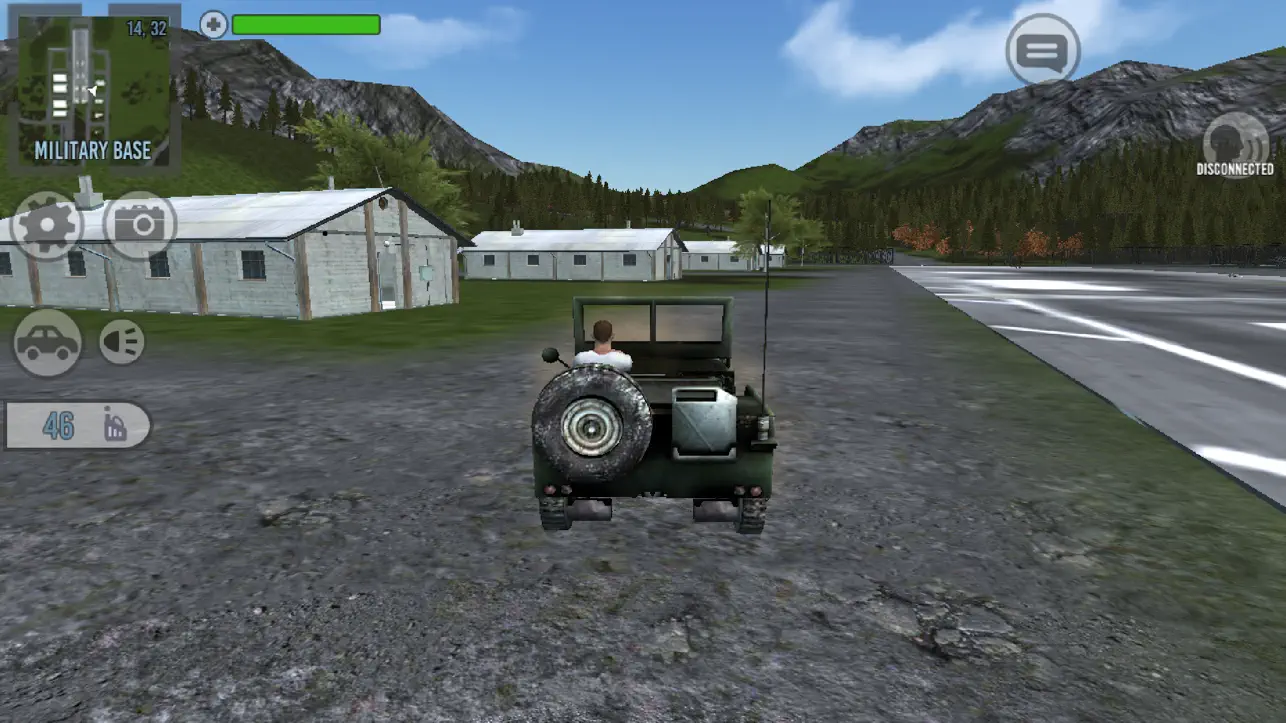Select the driver character

tap(601, 335)
